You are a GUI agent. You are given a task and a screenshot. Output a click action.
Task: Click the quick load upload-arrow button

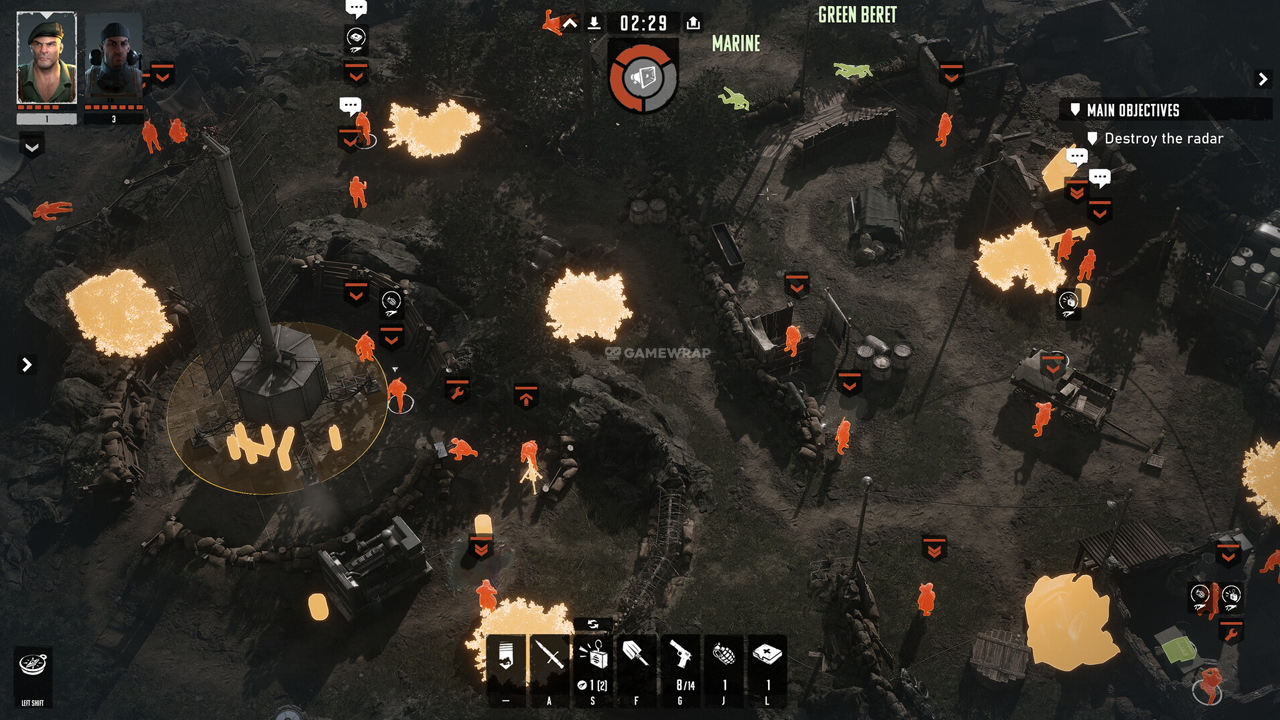click(693, 23)
